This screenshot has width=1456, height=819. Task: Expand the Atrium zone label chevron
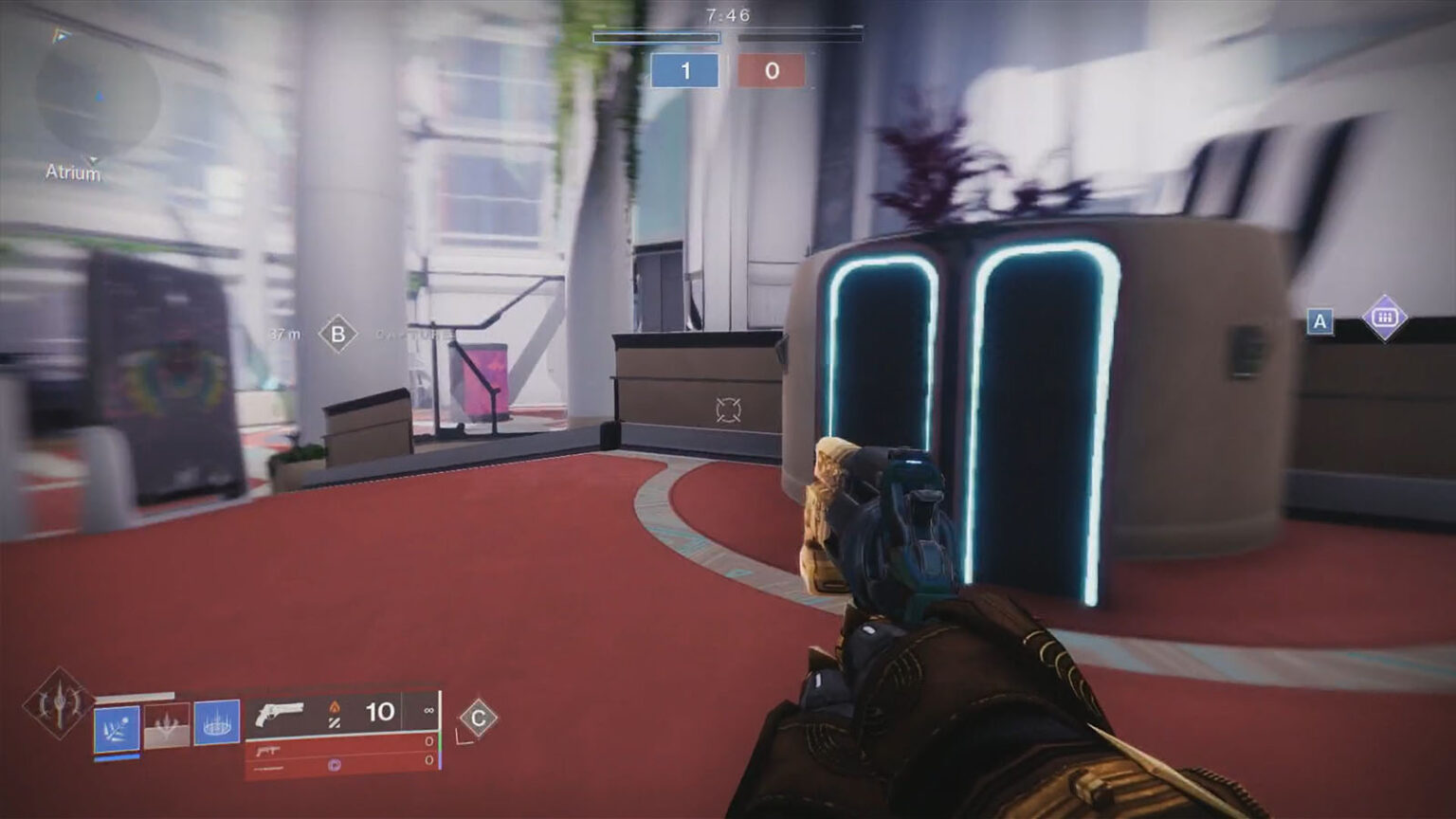[x=92, y=159]
